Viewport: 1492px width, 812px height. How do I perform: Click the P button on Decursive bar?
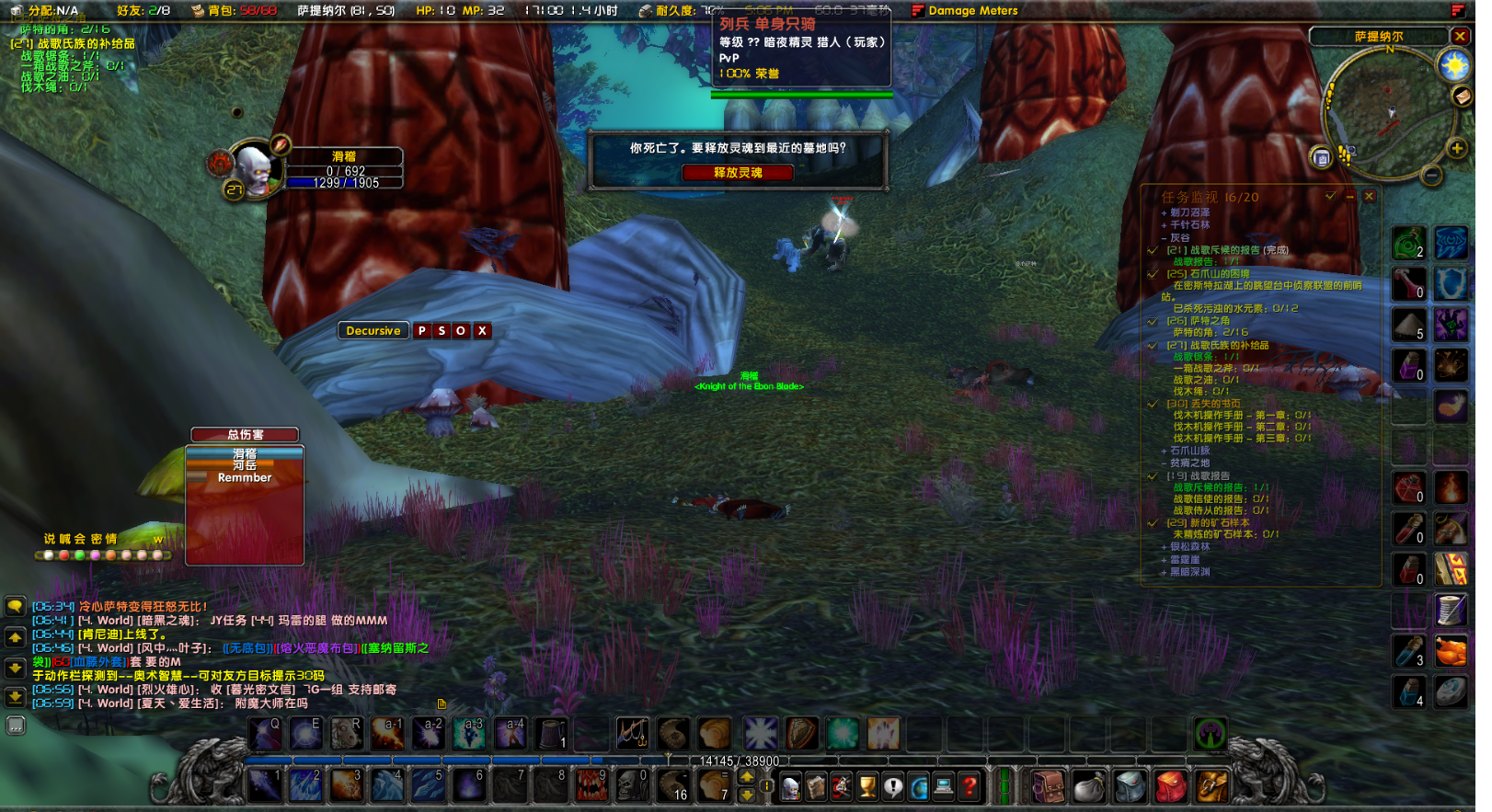(421, 331)
